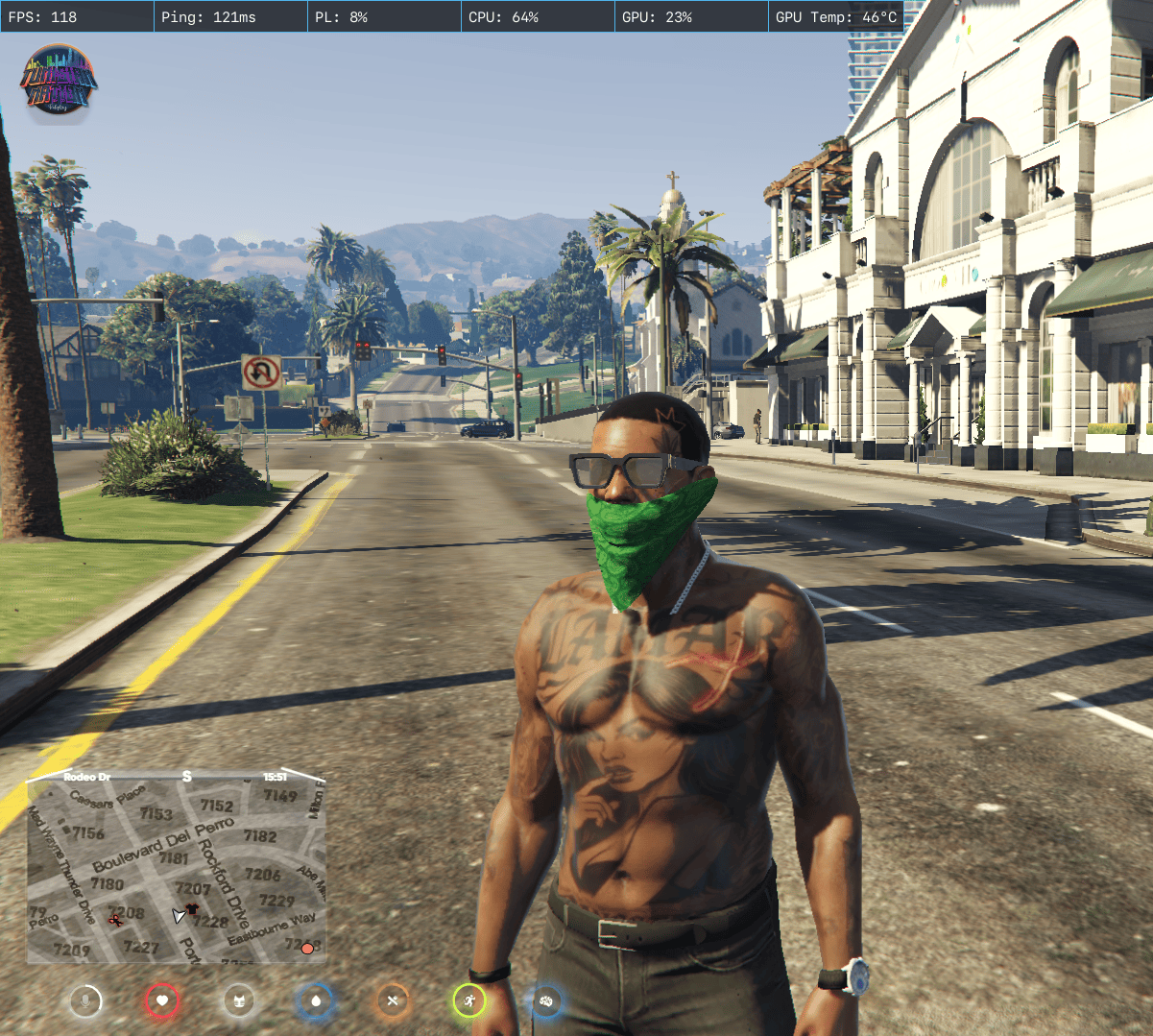Open the street minimap
This screenshot has width=1153, height=1036.
click(177, 867)
